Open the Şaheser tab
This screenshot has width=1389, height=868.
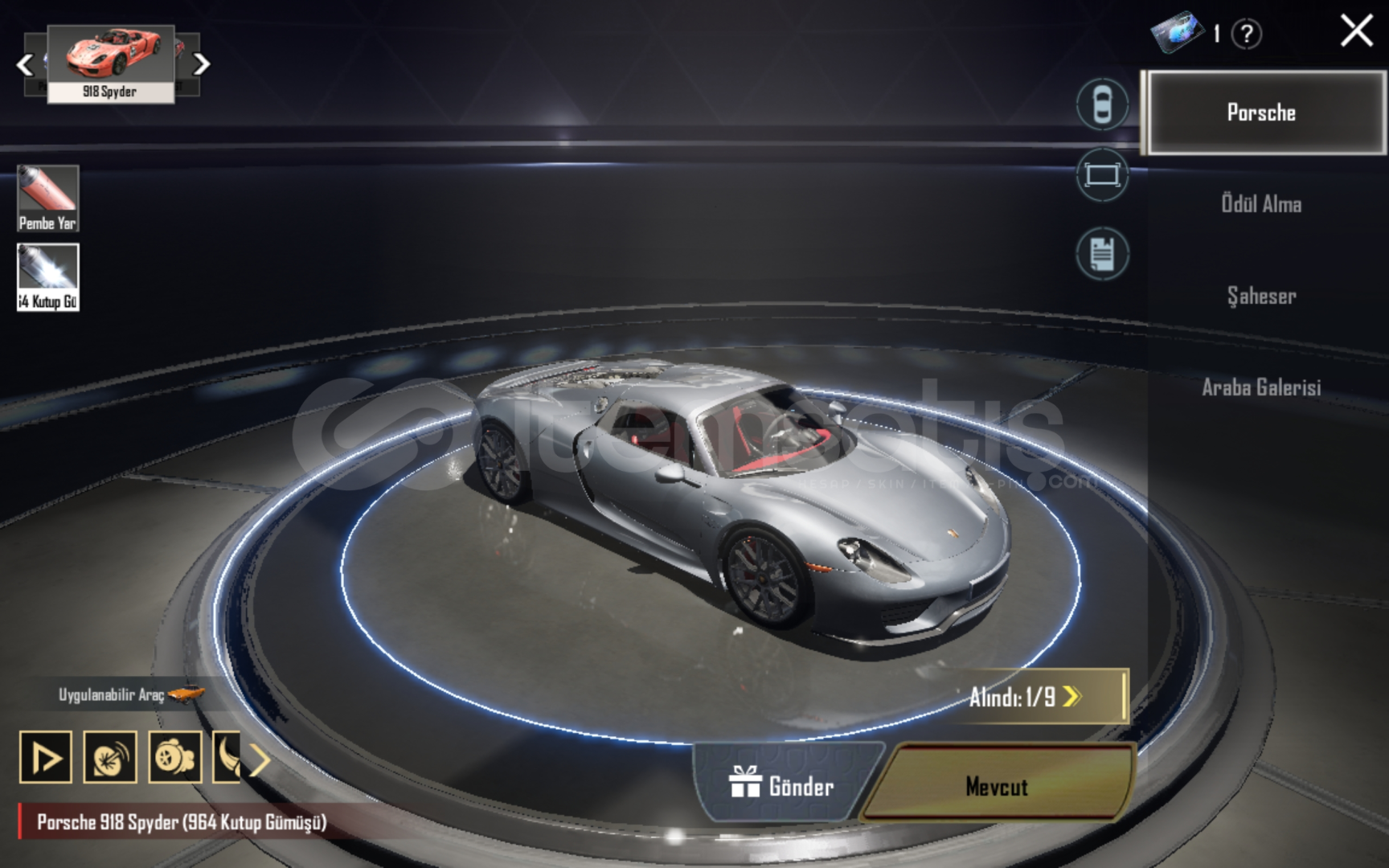point(1261,296)
